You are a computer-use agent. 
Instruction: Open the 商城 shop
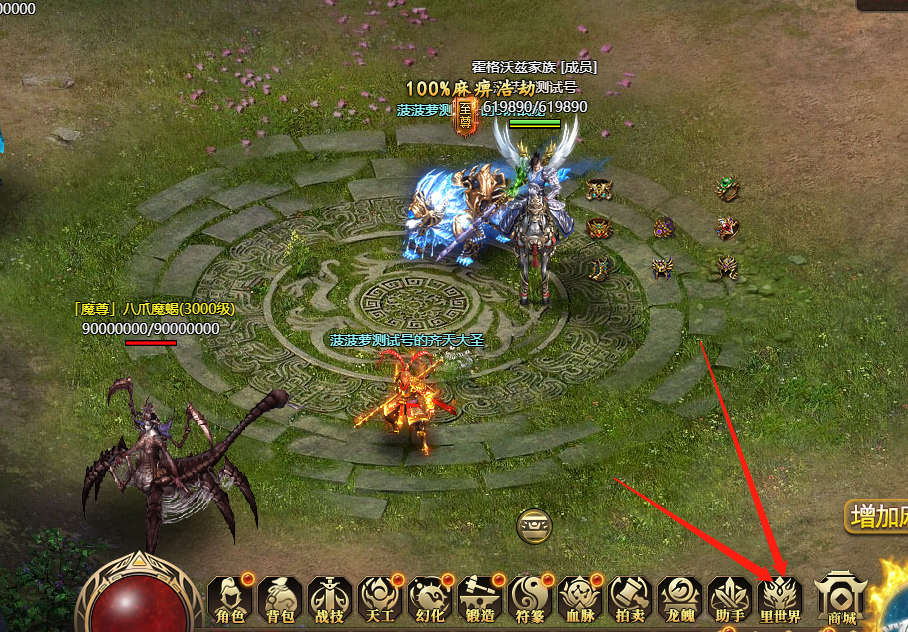(x=838, y=600)
